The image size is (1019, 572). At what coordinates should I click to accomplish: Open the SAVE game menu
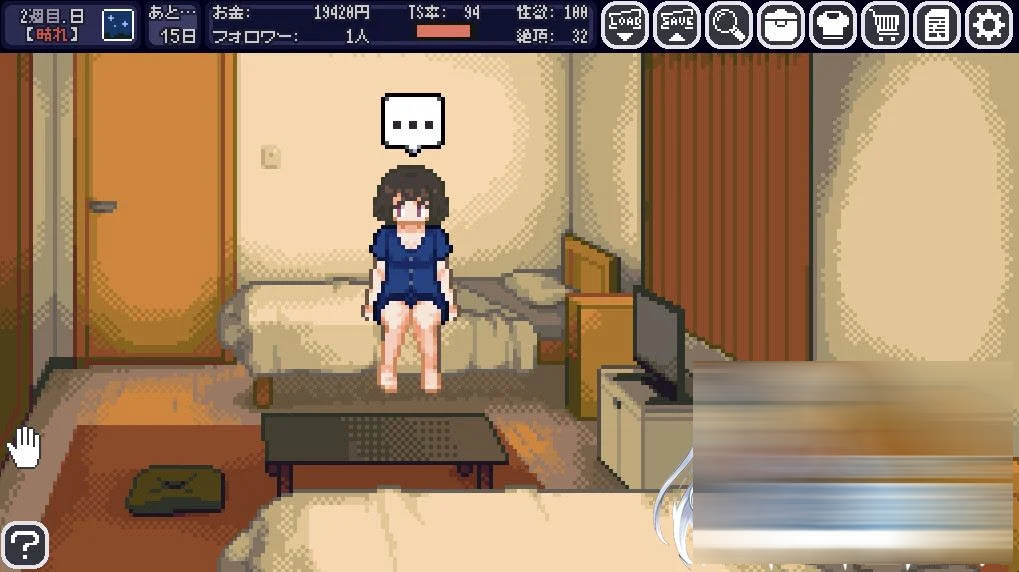pyautogui.click(x=677, y=26)
